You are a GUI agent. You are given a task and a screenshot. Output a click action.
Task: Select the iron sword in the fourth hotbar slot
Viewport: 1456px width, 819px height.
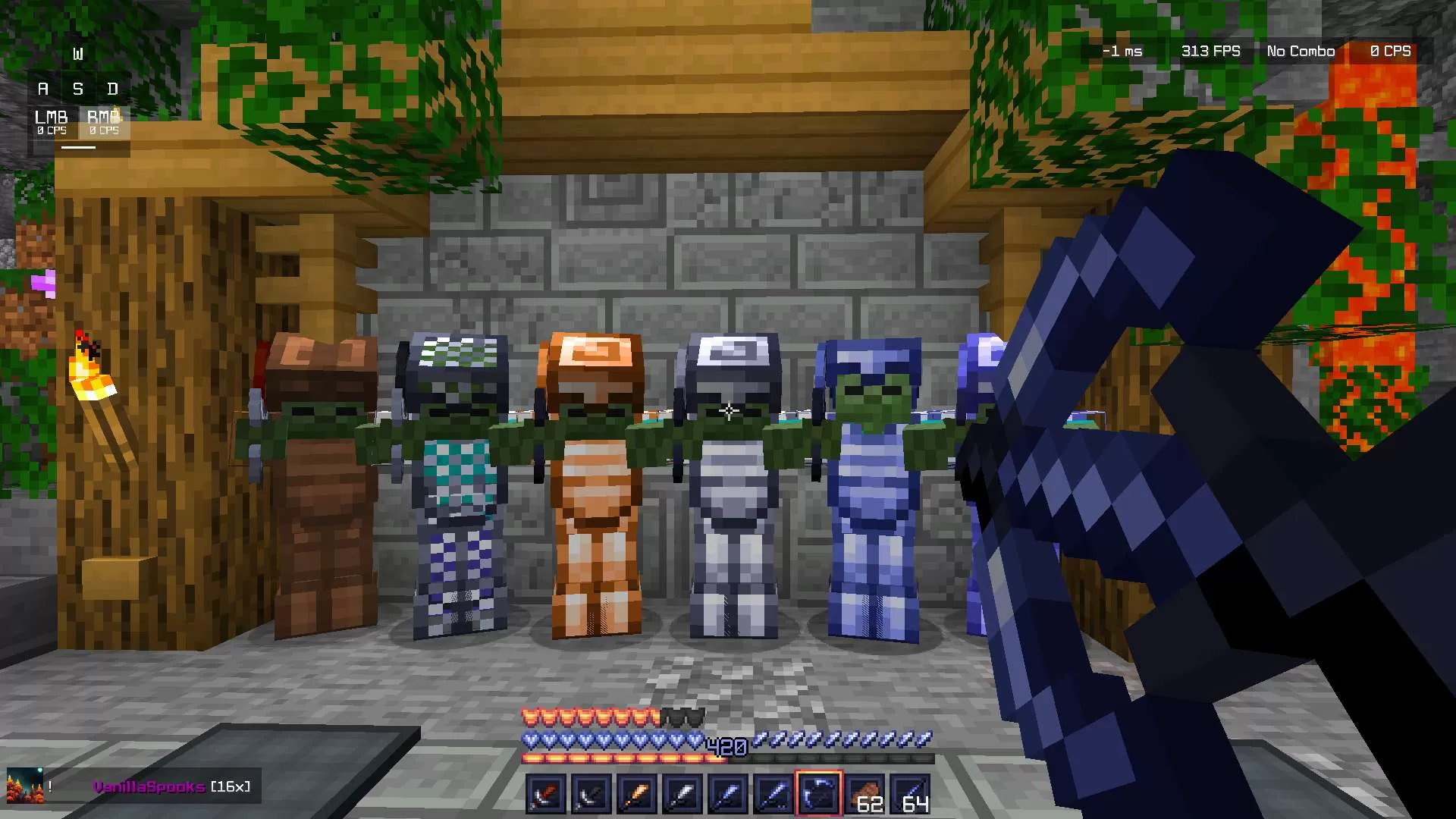tap(682, 792)
